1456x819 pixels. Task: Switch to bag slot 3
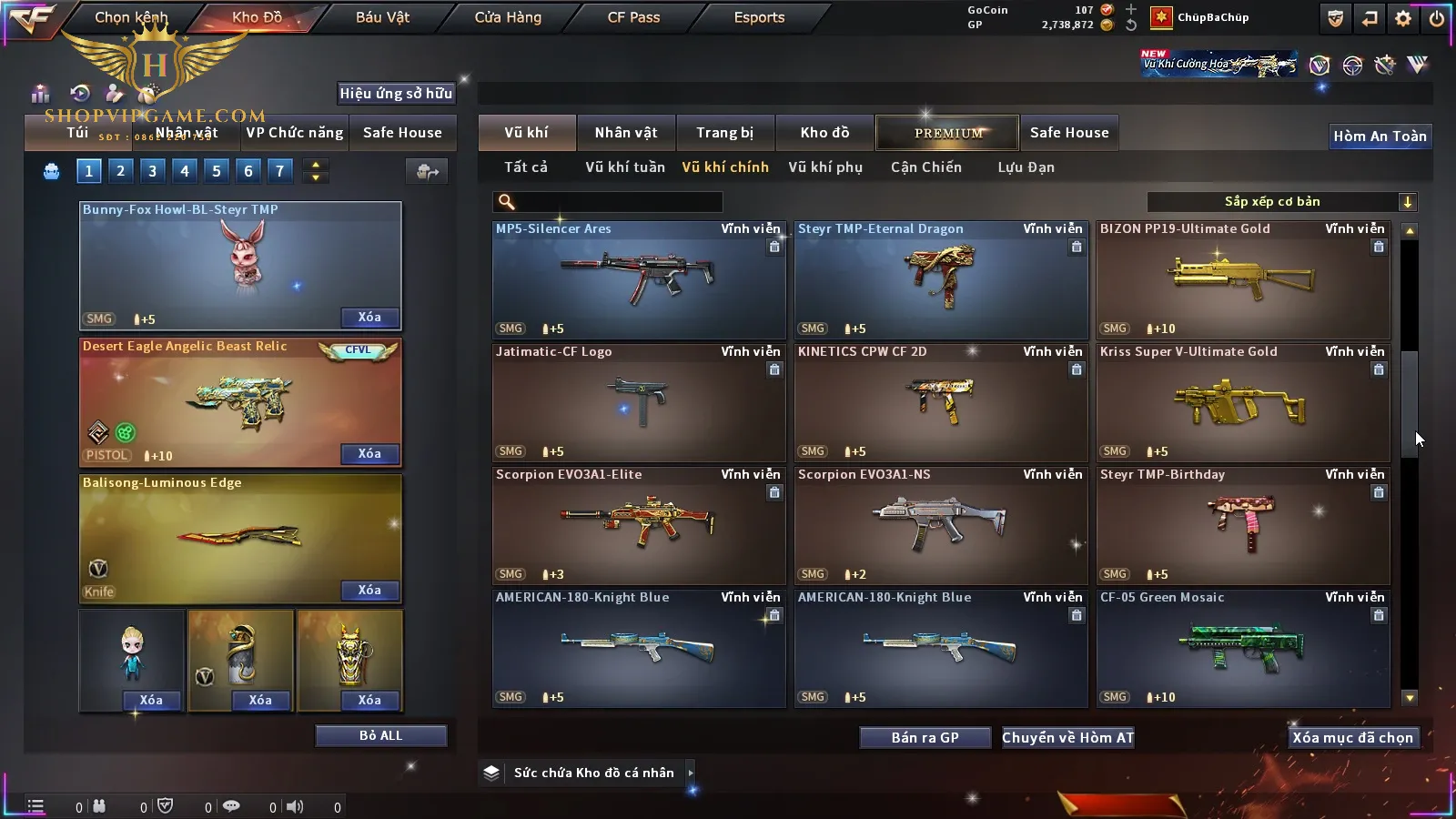tap(152, 170)
